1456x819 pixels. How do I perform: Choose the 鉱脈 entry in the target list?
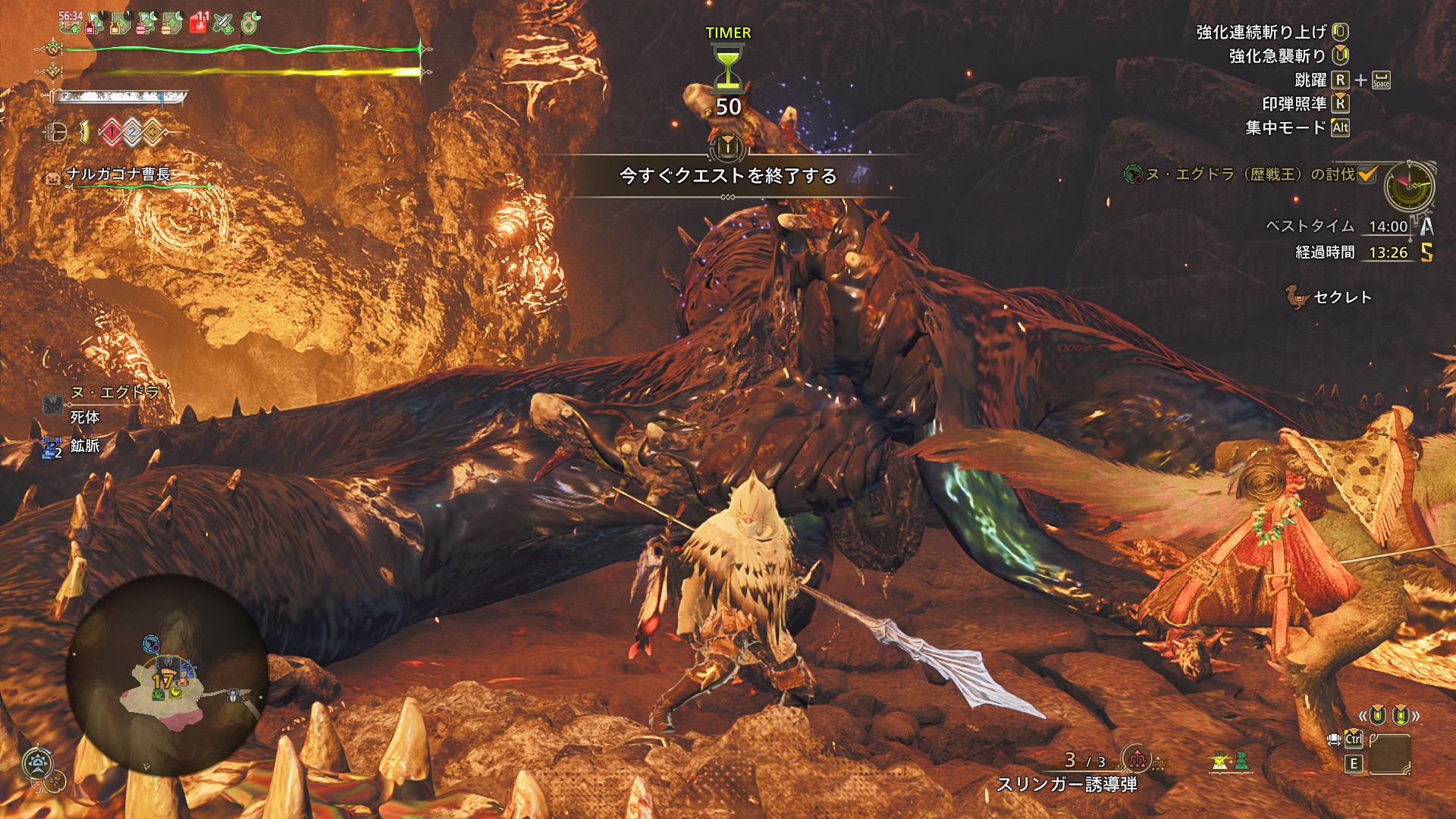[84, 446]
